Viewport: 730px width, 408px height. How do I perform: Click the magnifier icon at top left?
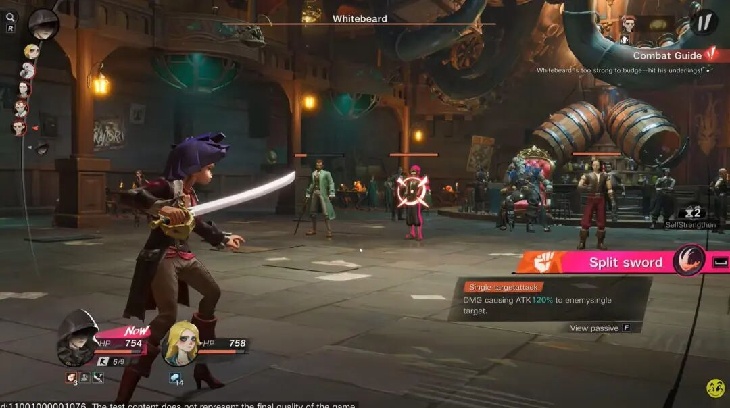10,16
